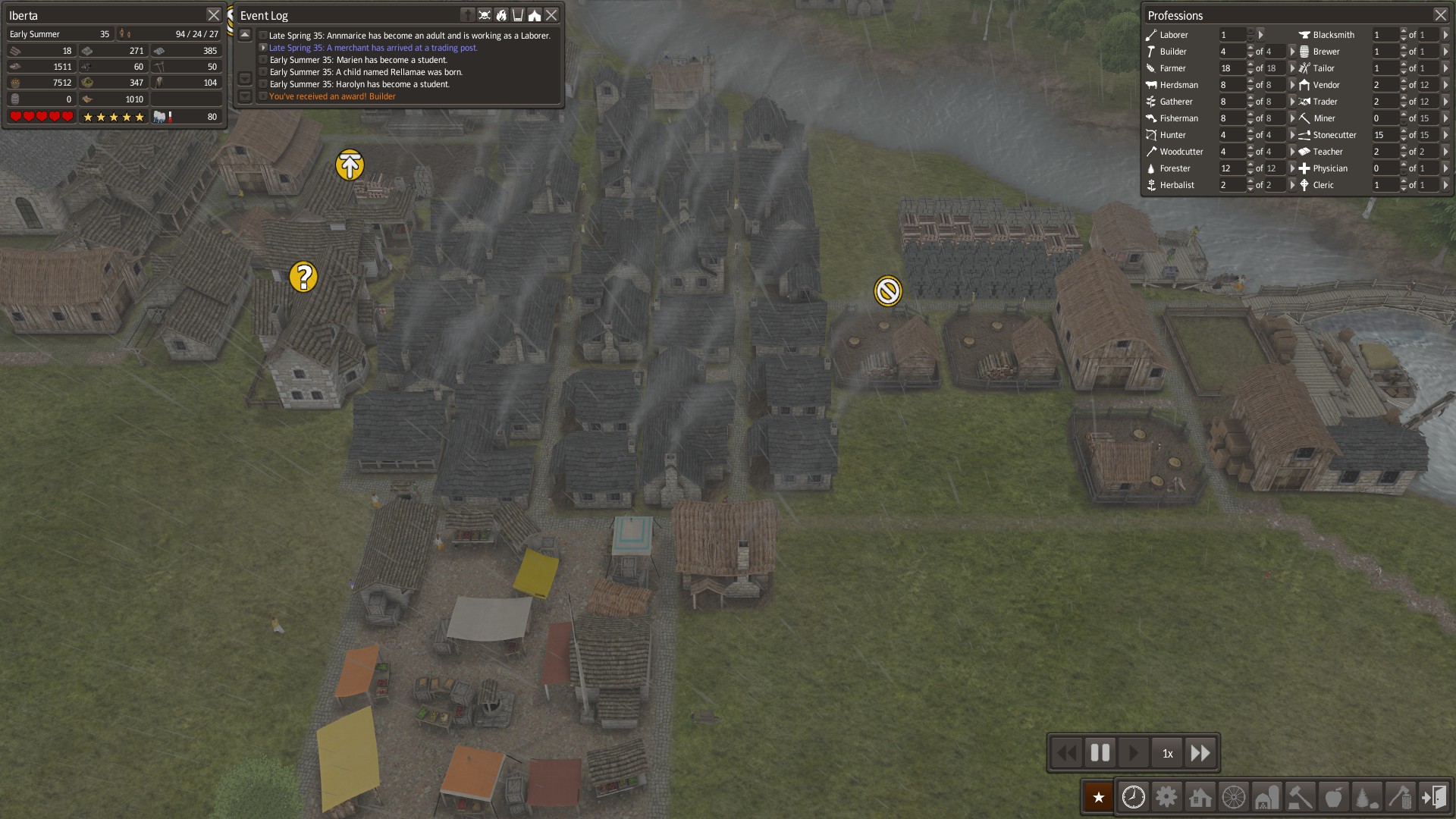Open the Builder award log entry

click(332, 96)
